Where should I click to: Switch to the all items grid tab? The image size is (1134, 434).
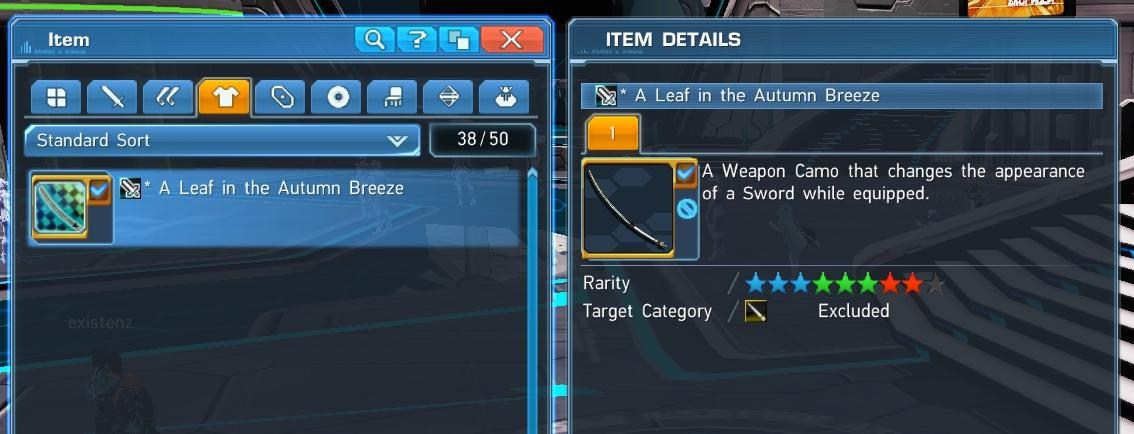(x=56, y=97)
